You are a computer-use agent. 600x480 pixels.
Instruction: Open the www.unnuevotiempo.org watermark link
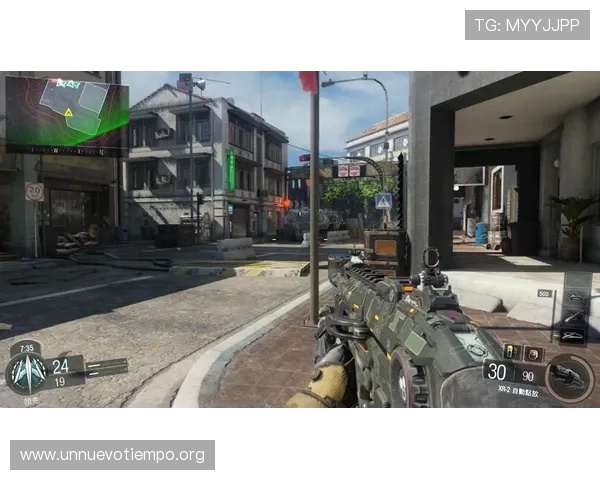click(112, 455)
